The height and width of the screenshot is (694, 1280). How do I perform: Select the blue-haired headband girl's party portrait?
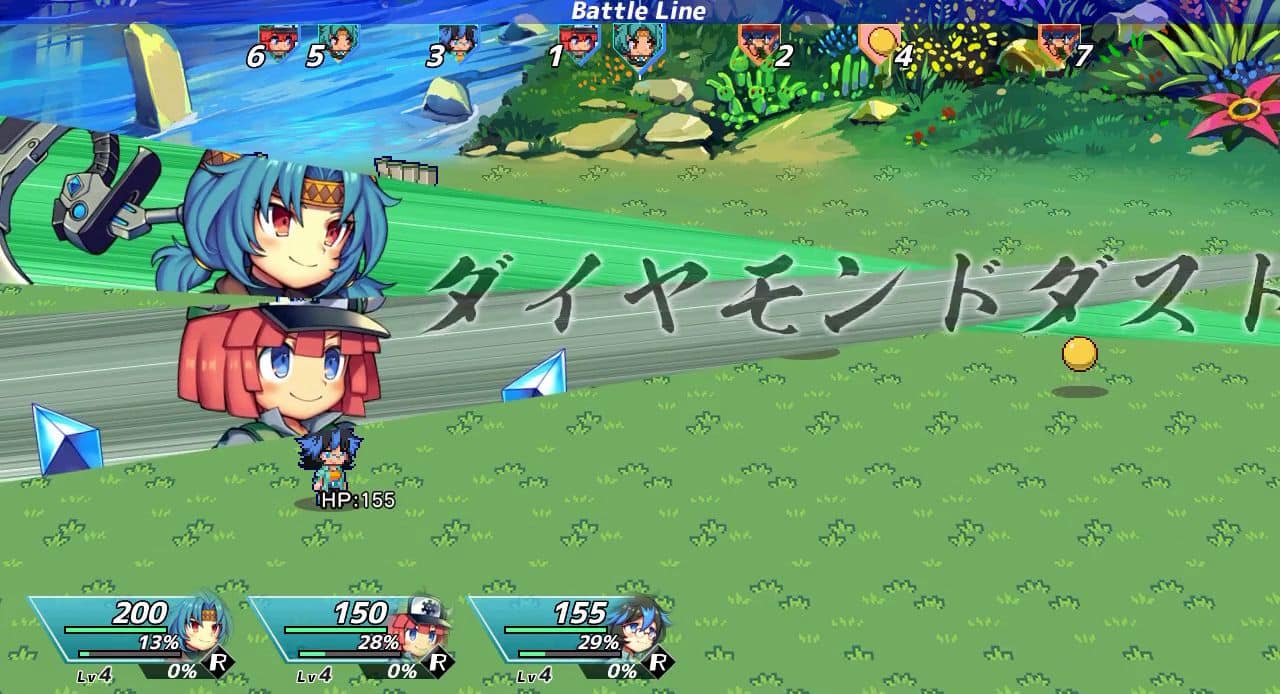[x=206, y=624]
